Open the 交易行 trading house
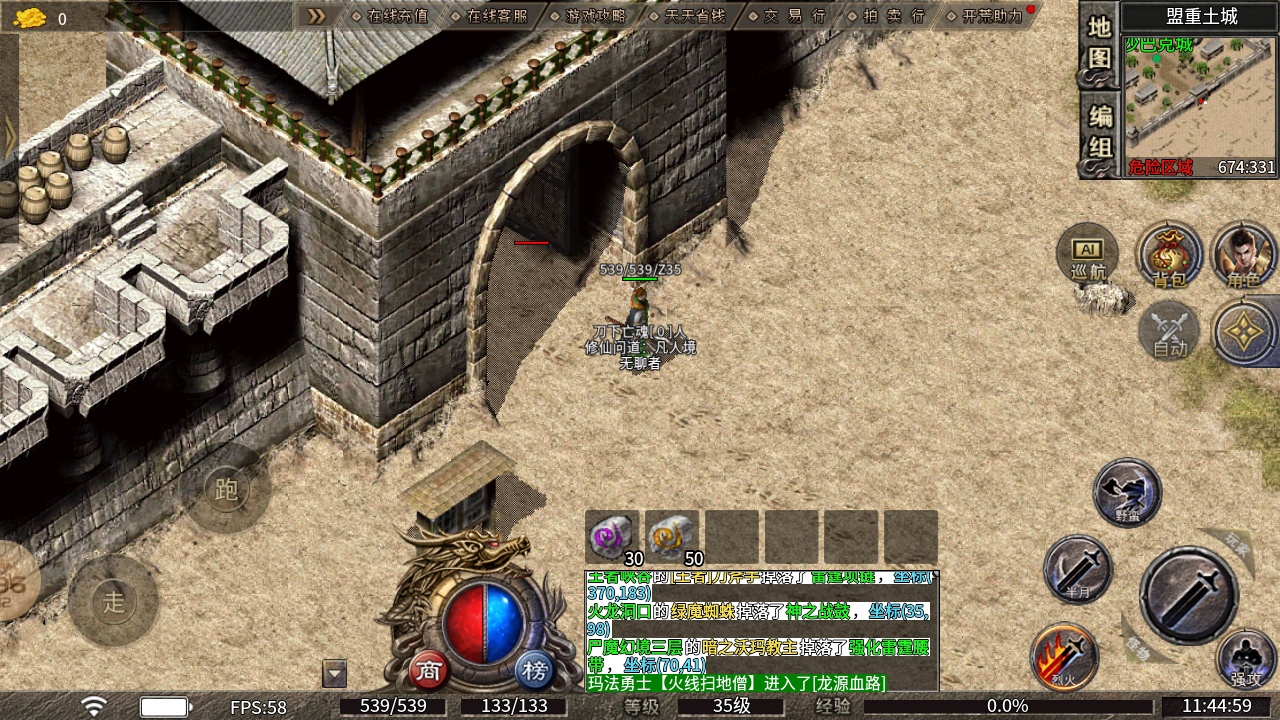The height and width of the screenshot is (720, 1280). (x=788, y=16)
